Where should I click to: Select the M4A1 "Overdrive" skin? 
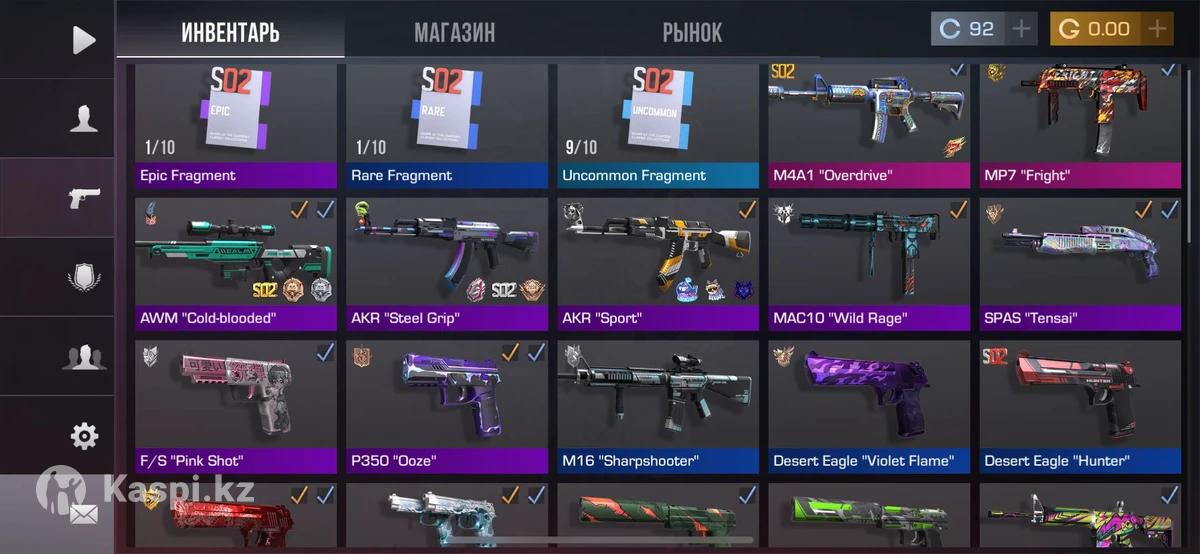coord(869,125)
